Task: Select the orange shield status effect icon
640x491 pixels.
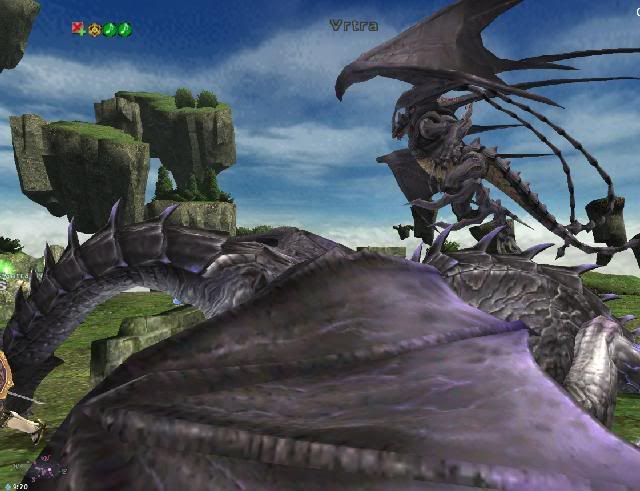Action: [94, 29]
